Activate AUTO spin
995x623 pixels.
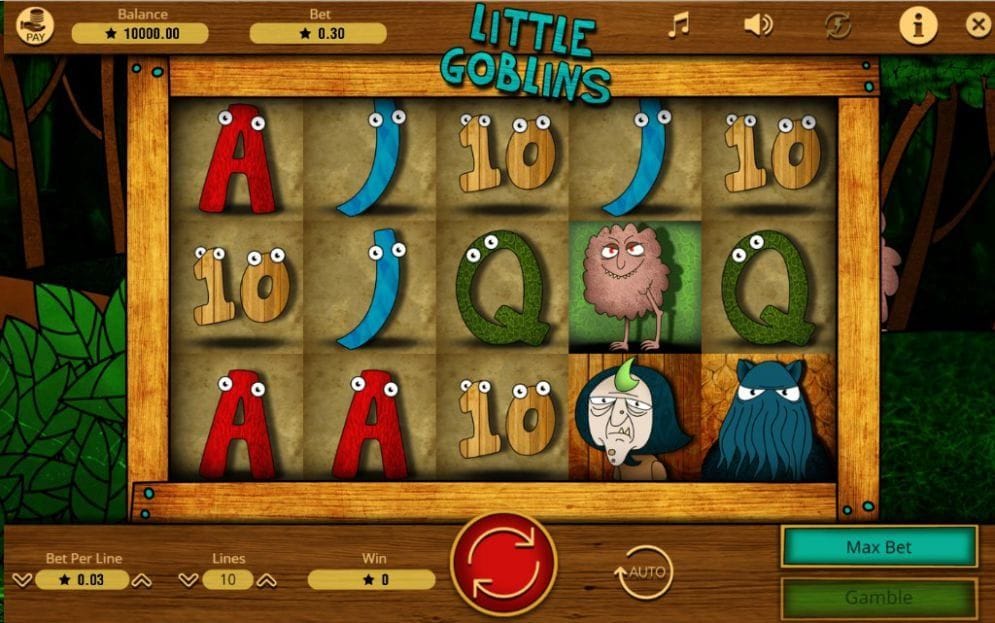pyautogui.click(x=643, y=572)
